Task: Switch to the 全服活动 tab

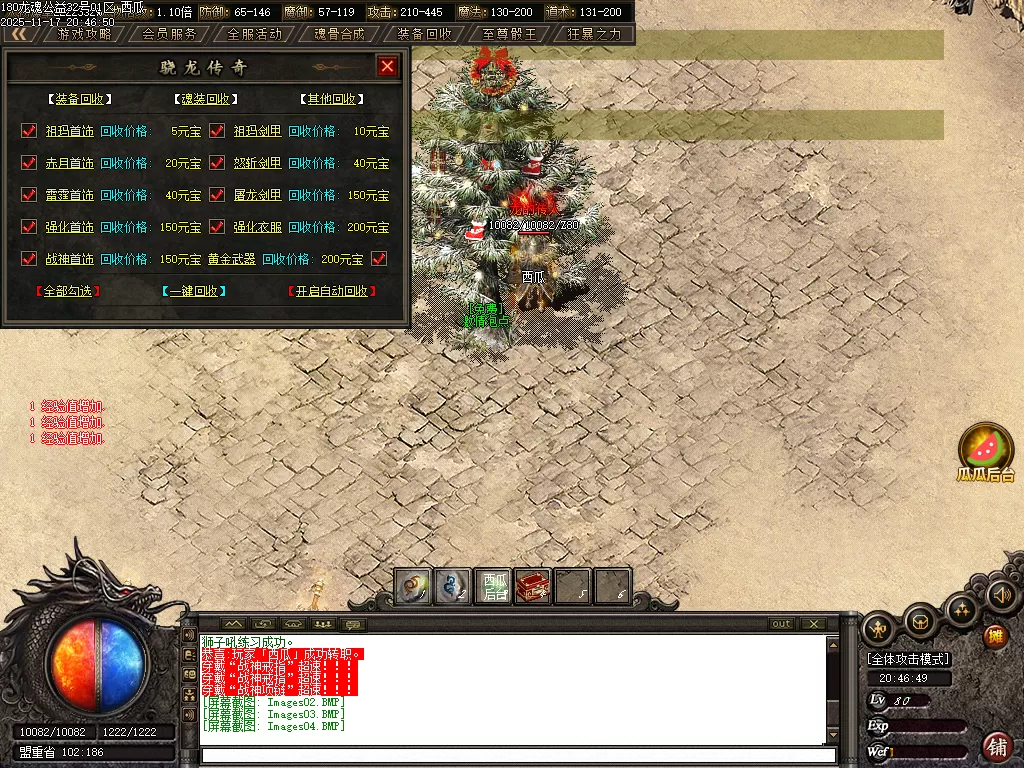Action: pos(254,33)
